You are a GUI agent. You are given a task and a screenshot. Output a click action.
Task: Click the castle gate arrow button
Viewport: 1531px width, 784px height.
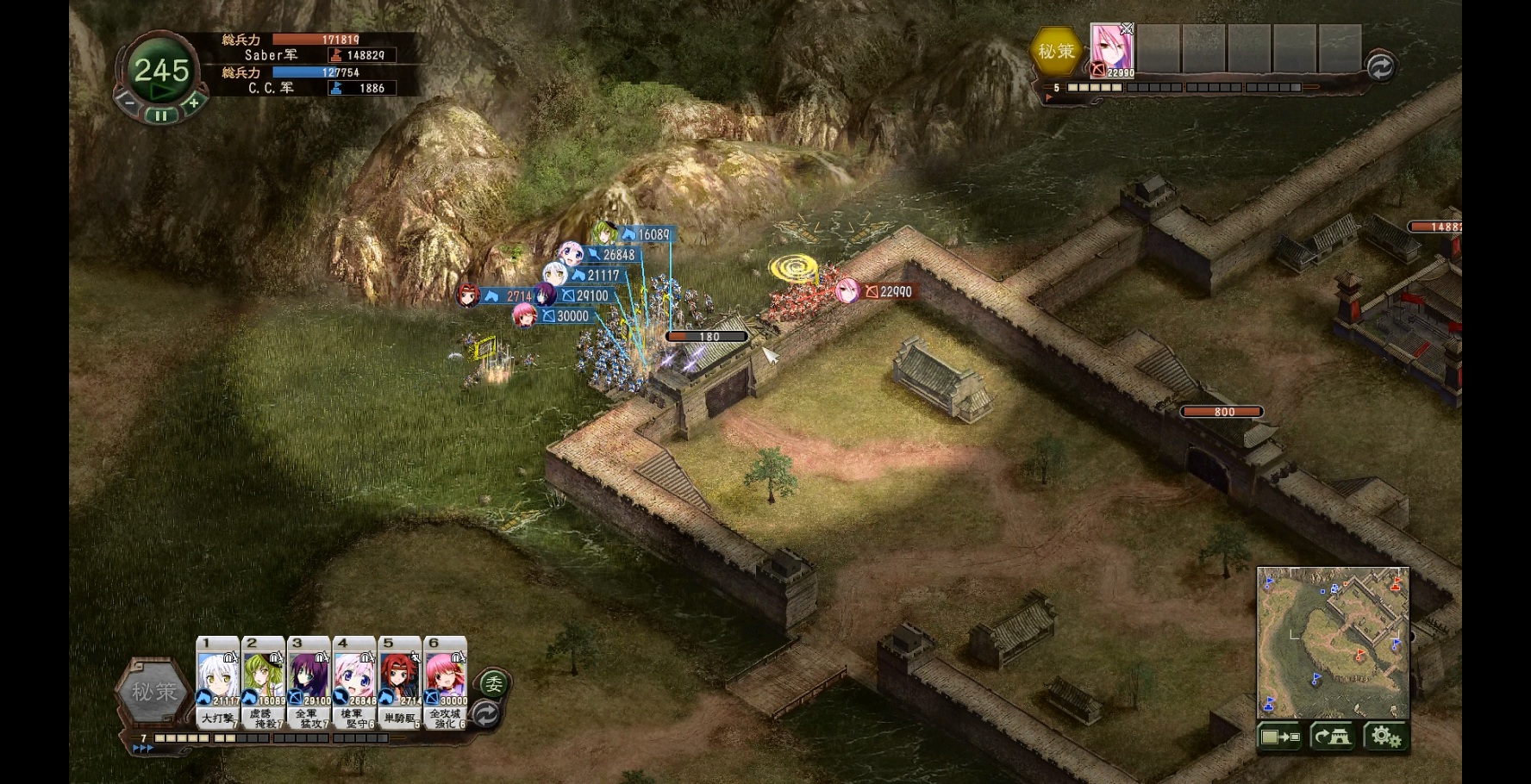click(x=1333, y=737)
